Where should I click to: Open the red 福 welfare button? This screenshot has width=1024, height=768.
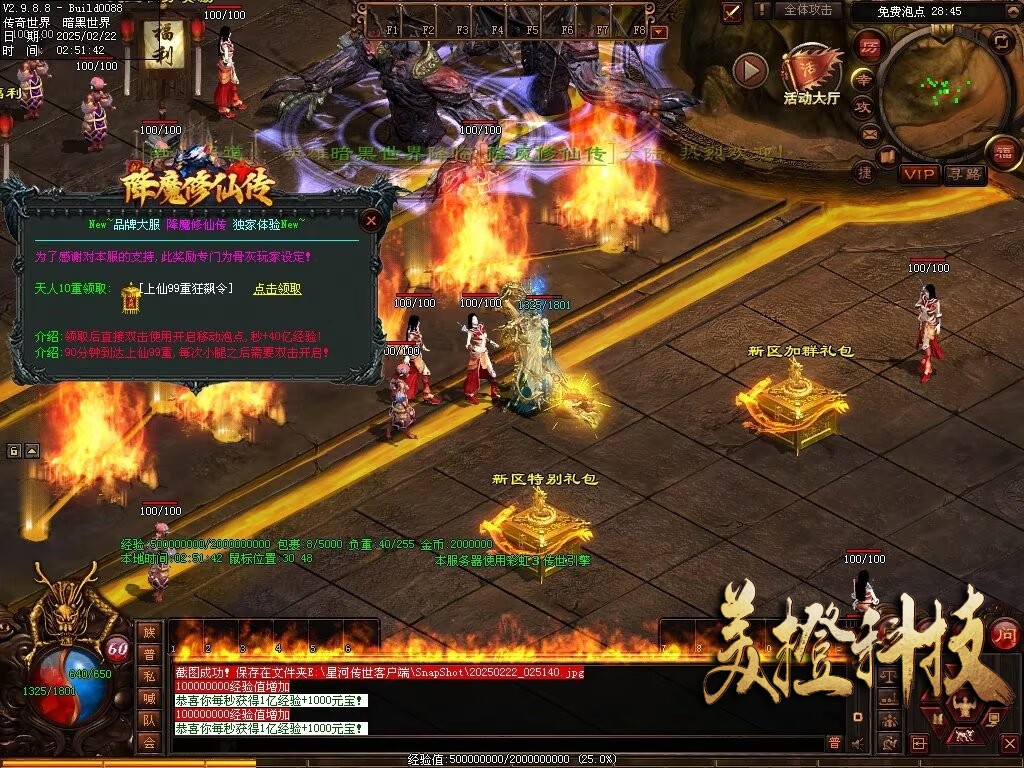[1002, 152]
